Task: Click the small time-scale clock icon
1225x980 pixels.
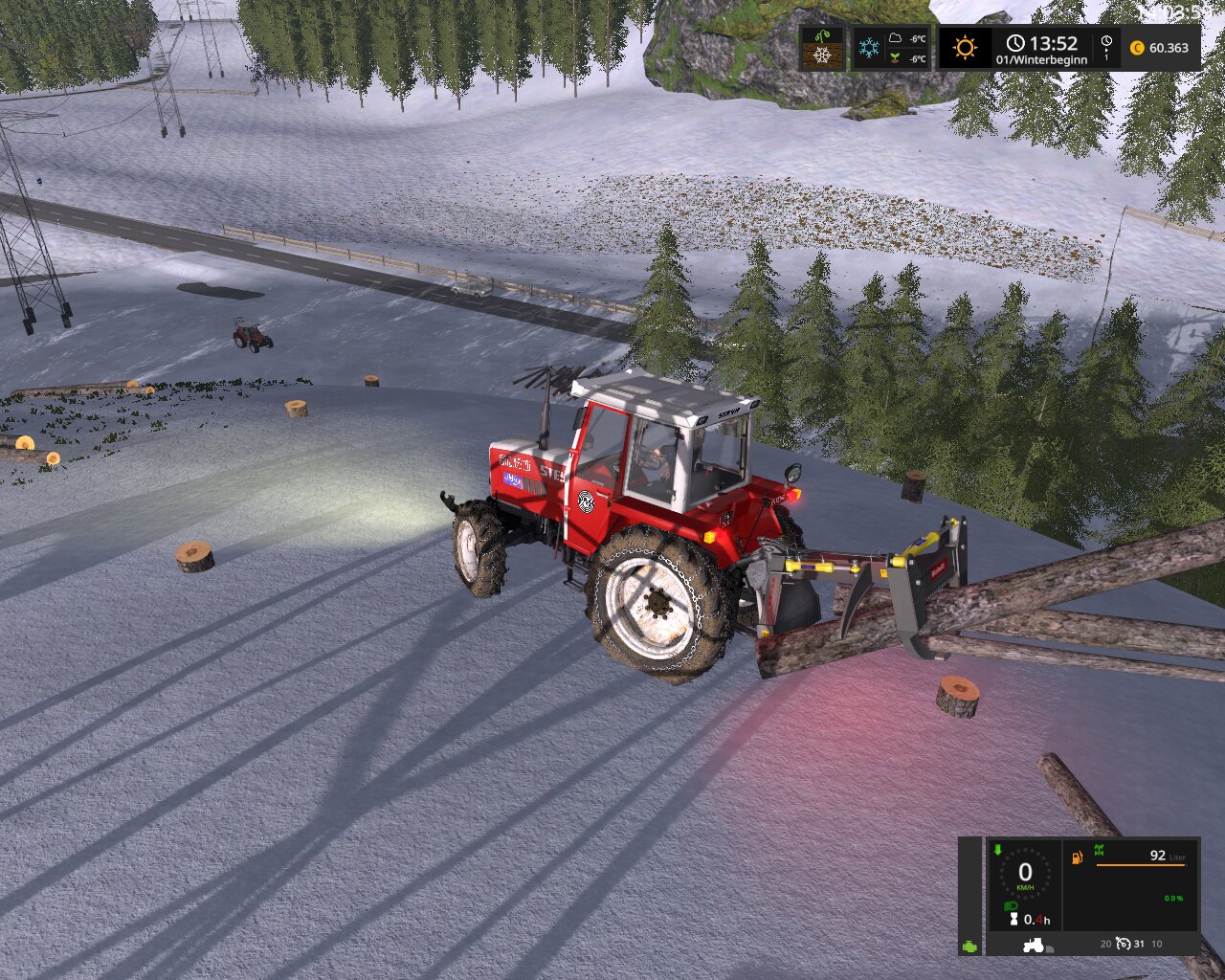Action: (x=1106, y=42)
